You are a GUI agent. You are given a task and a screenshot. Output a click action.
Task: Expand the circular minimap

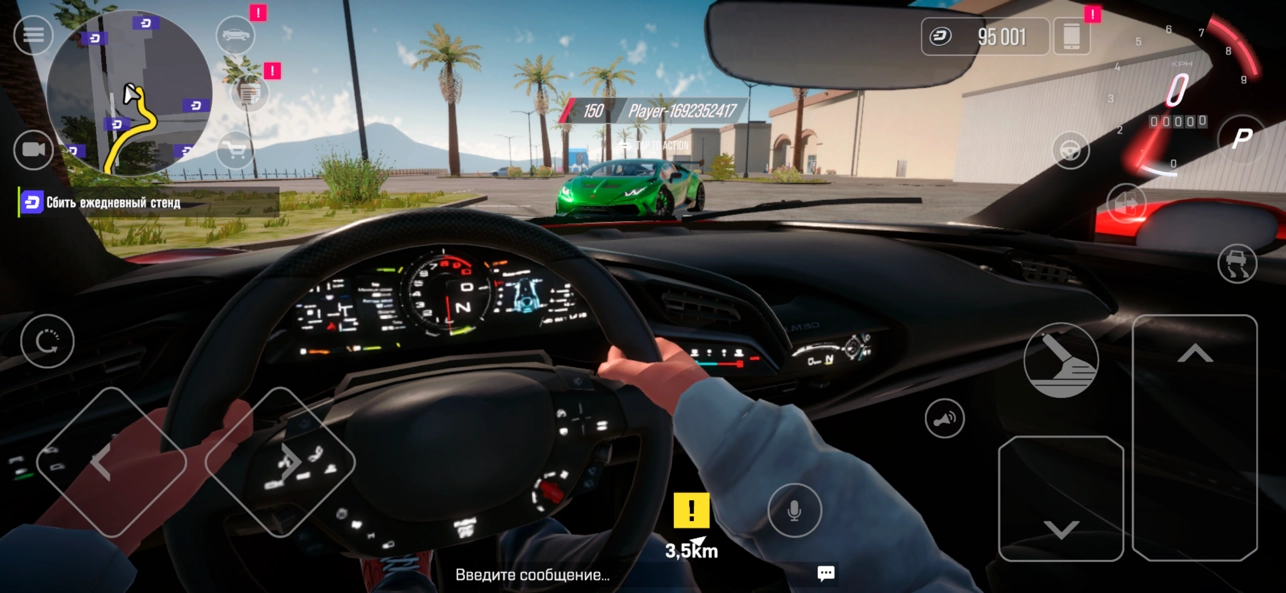pyautogui.click(x=129, y=93)
